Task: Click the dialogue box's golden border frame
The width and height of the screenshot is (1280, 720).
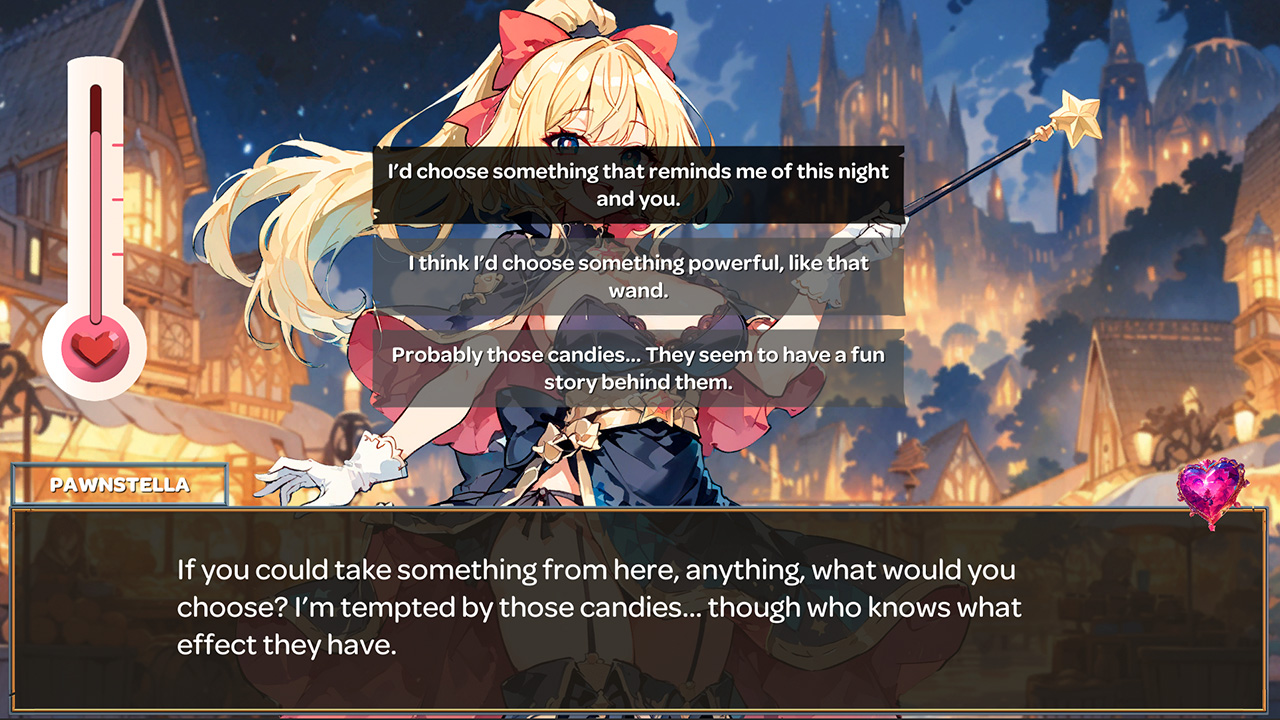Action: (x=640, y=512)
